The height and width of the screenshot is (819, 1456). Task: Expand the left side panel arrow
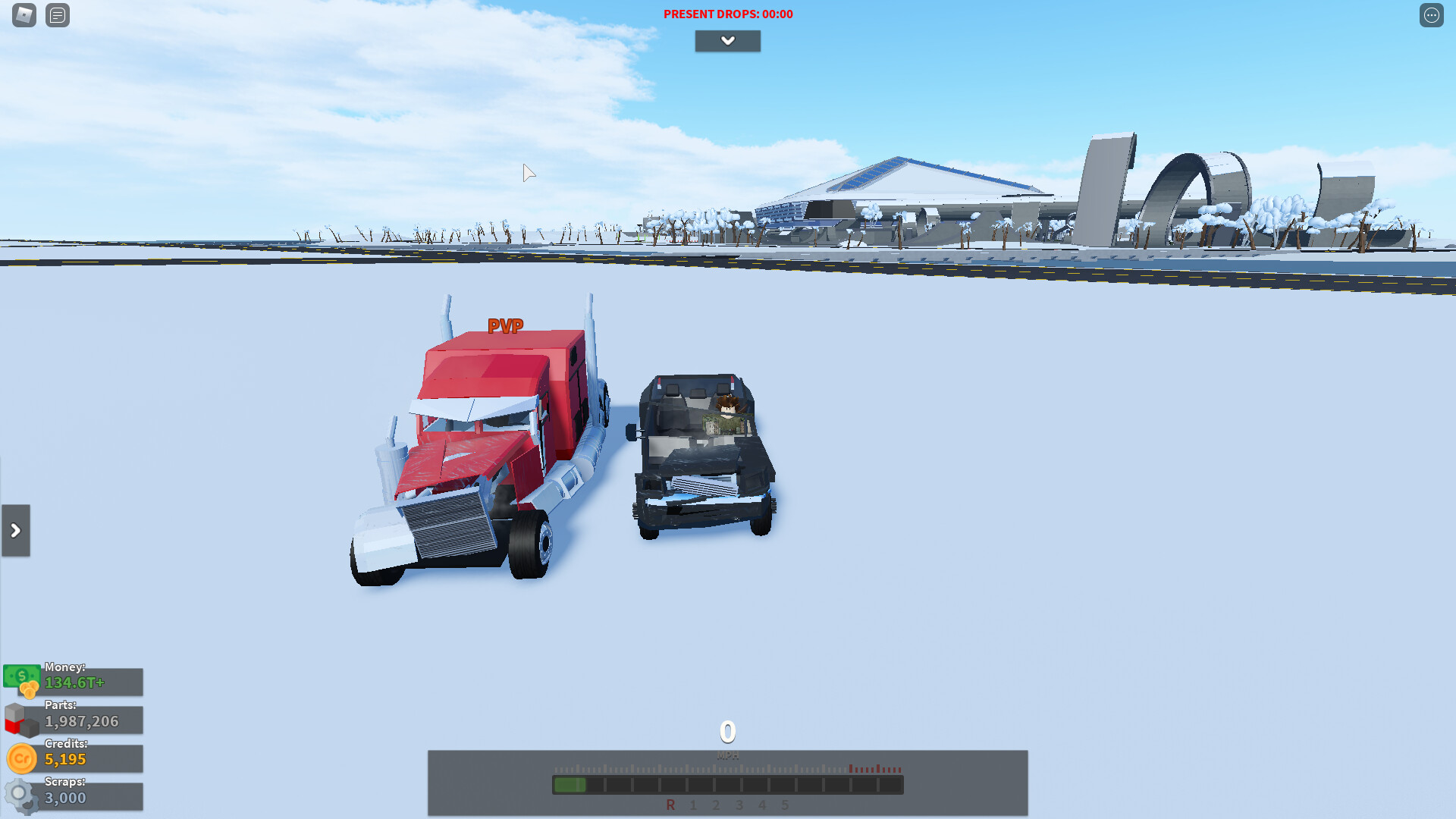pos(16,531)
